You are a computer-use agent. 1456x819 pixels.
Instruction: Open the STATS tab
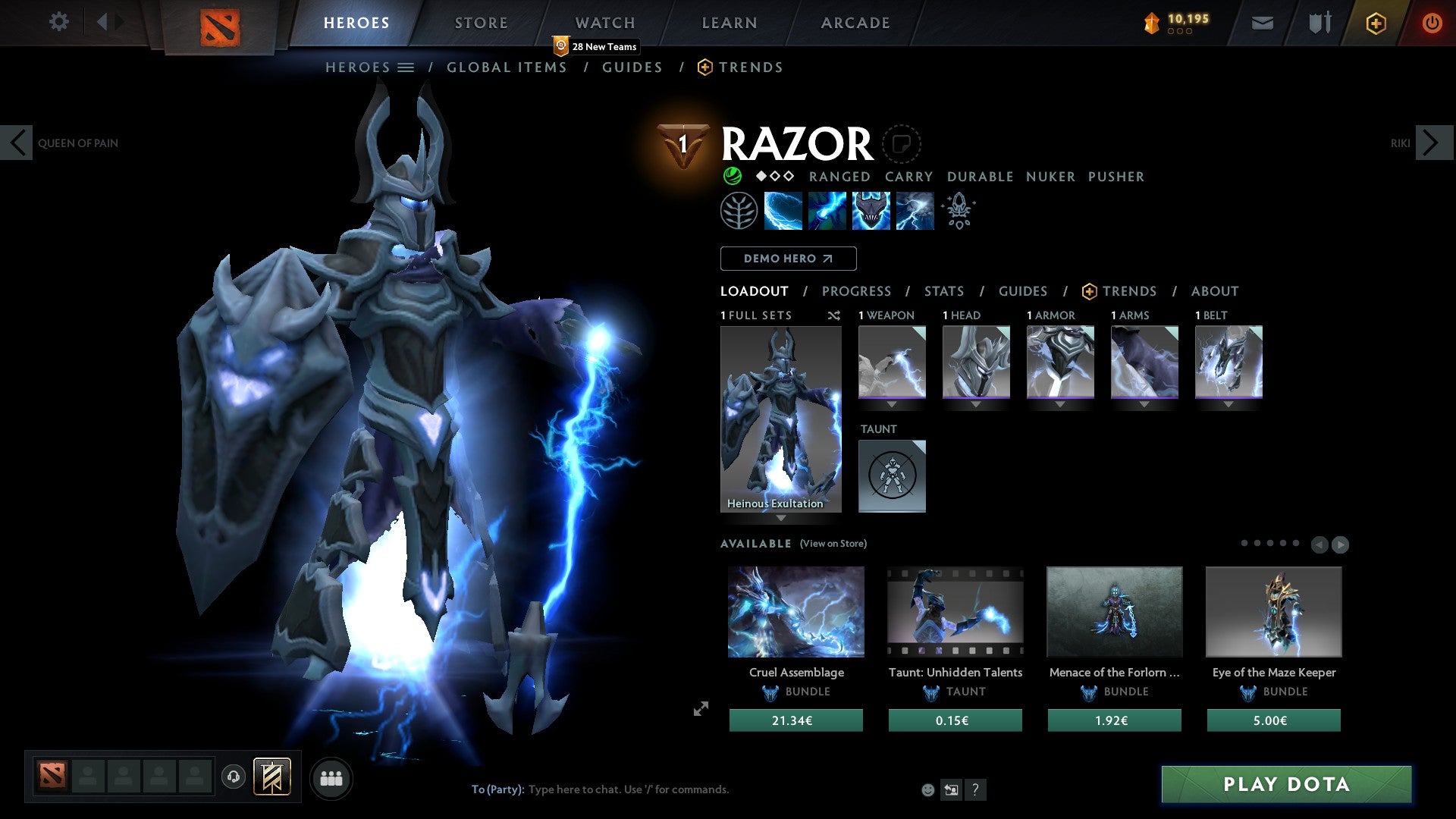pos(943,291)
